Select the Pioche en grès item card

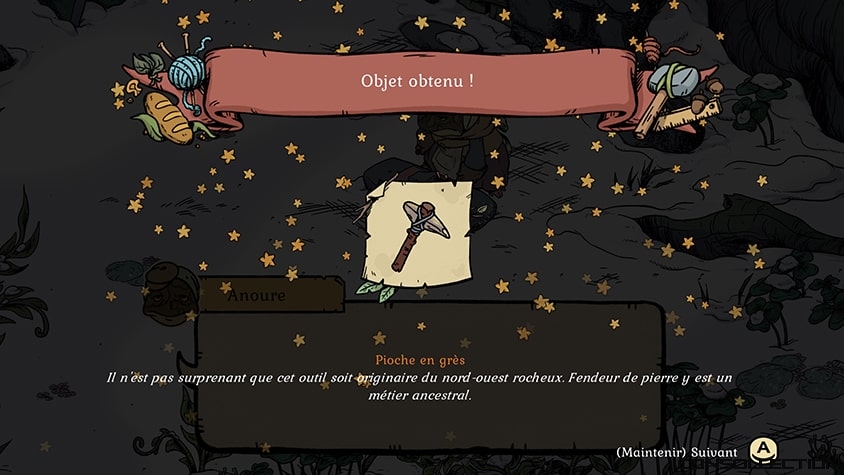point(421,231)
